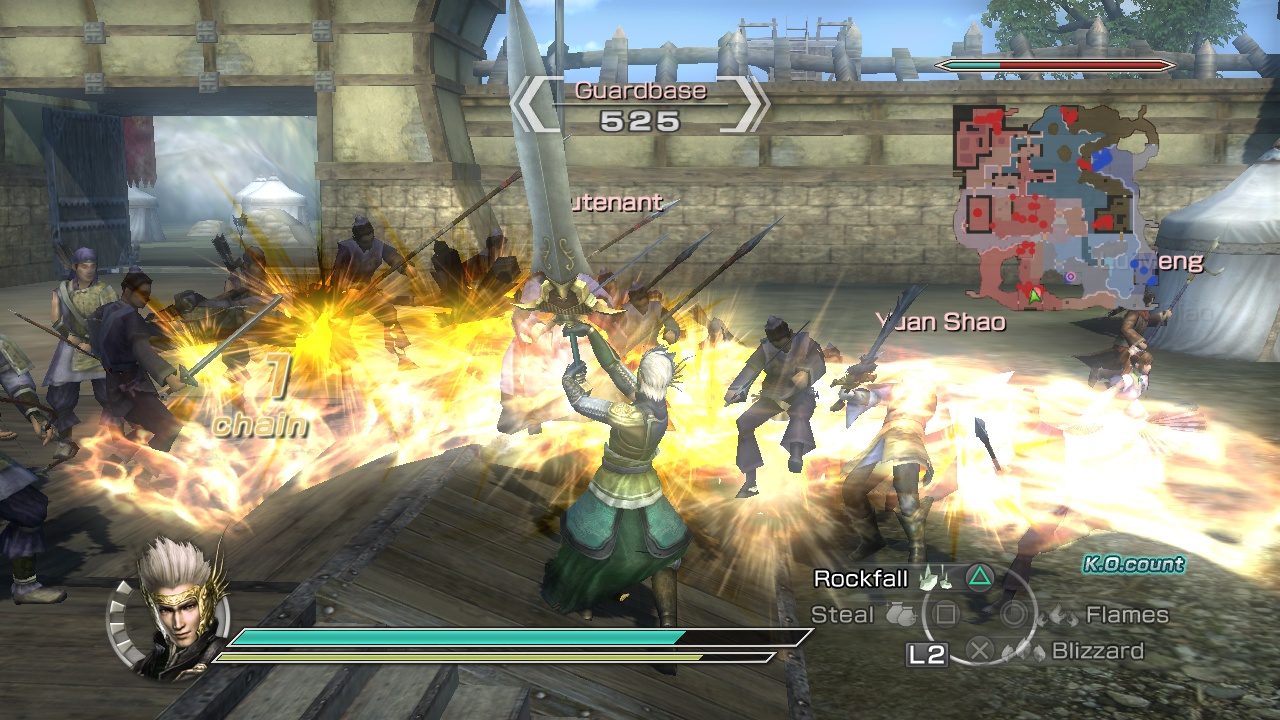This screenshot has width=1280, height=720.
Task: Toggle the K.O.count display
Action: pos(1134,564)
